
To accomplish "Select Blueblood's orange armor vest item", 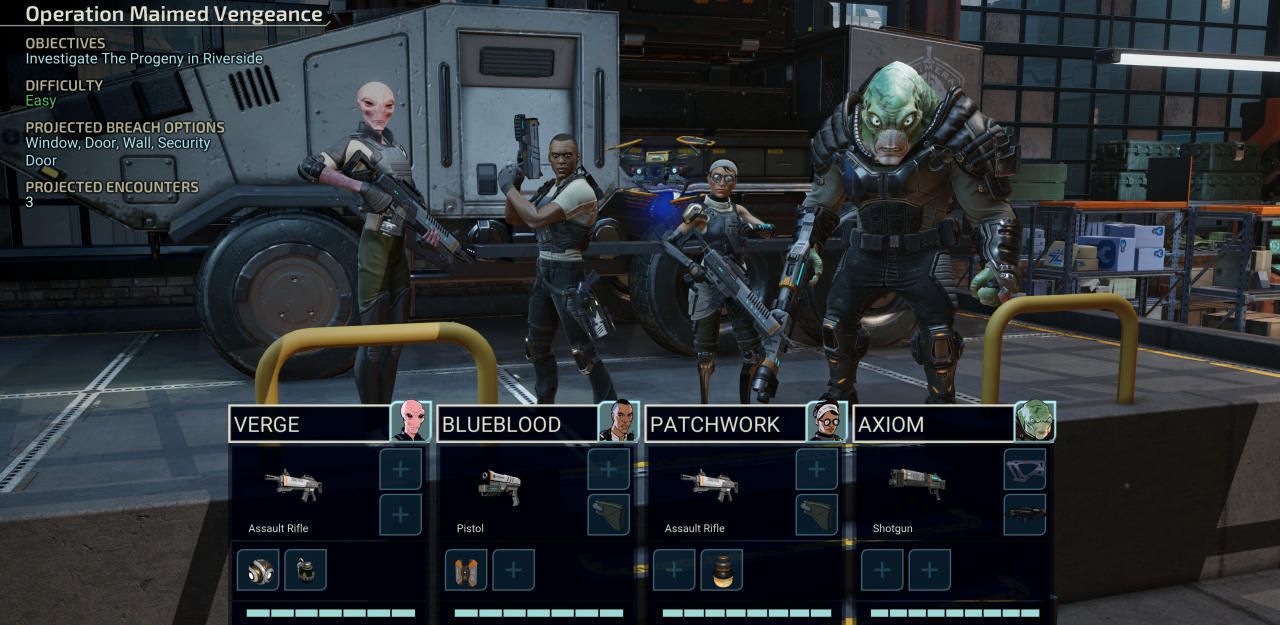I will pos(466,570).
